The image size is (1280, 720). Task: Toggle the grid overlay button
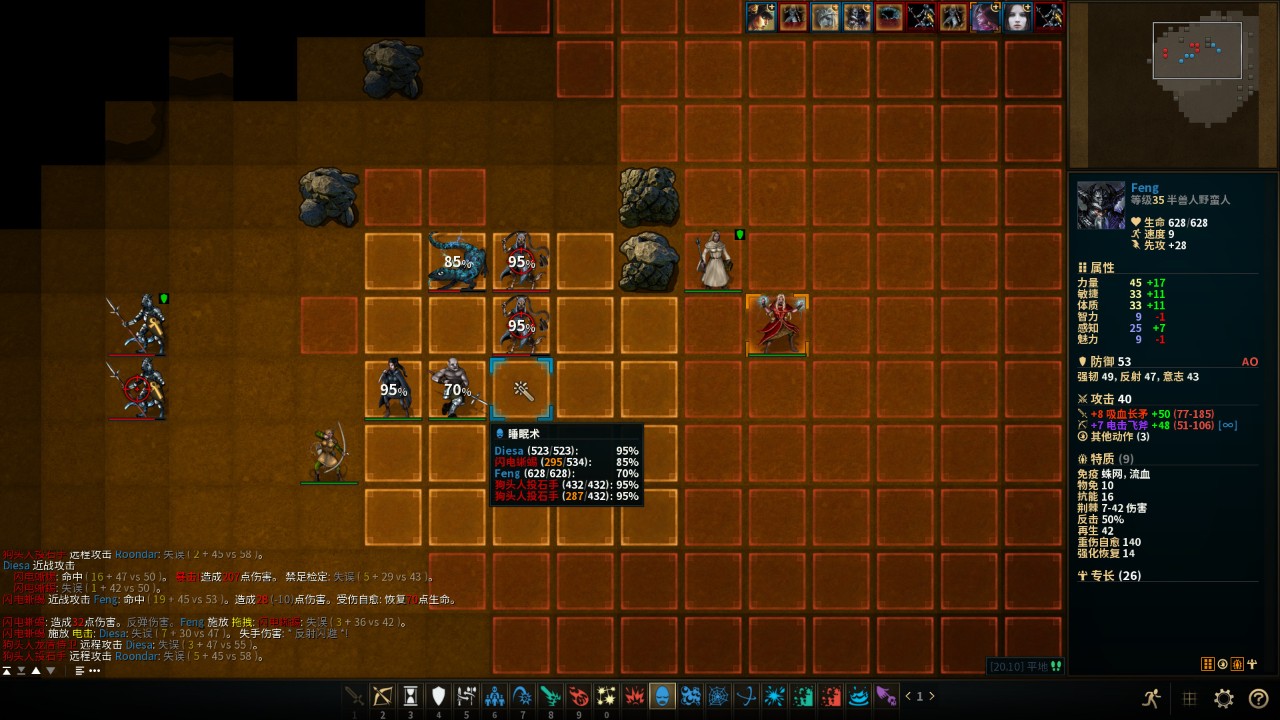coord(1189,698)
